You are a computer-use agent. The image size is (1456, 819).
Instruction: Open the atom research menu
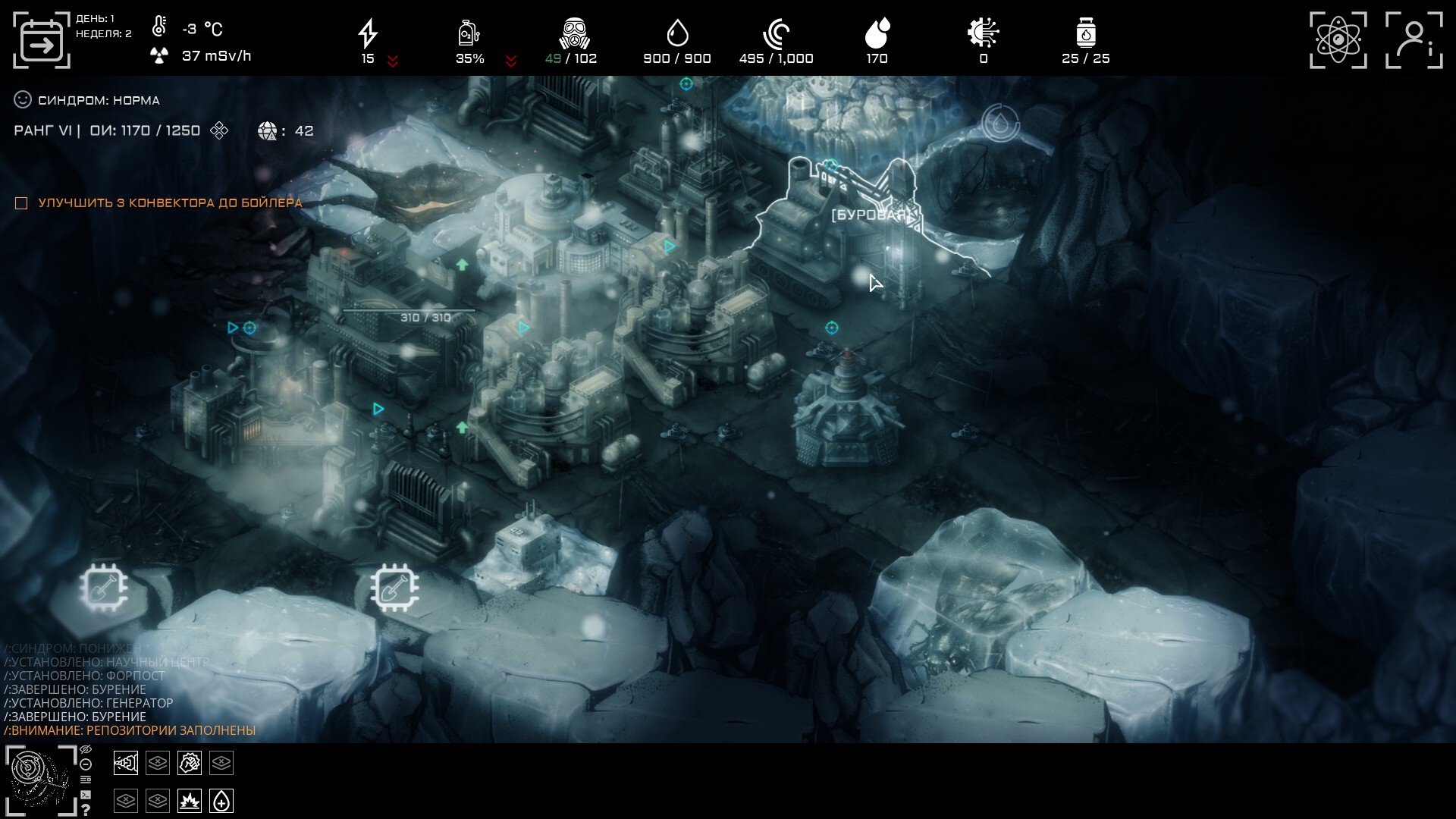[1338, 40]
